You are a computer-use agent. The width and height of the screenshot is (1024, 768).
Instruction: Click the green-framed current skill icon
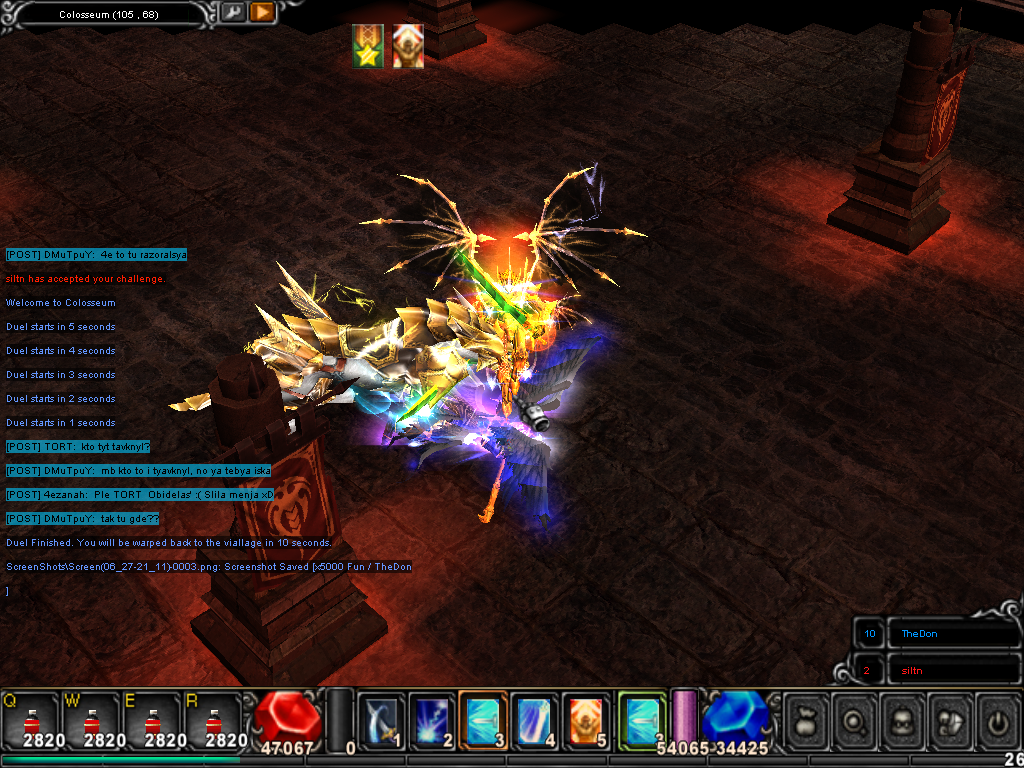coord(641,719)
